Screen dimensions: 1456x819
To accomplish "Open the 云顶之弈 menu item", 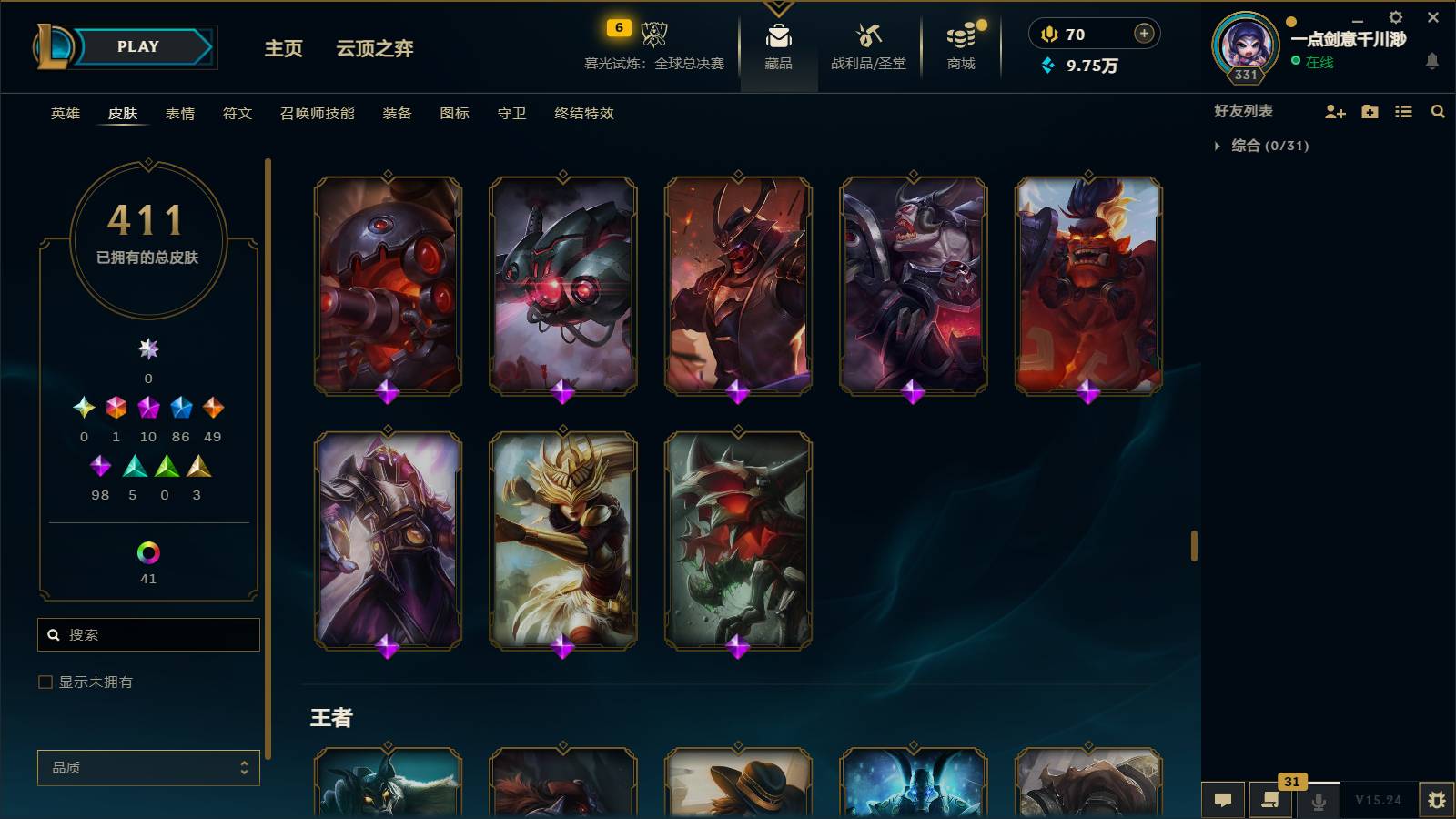I will click(376, 50).
